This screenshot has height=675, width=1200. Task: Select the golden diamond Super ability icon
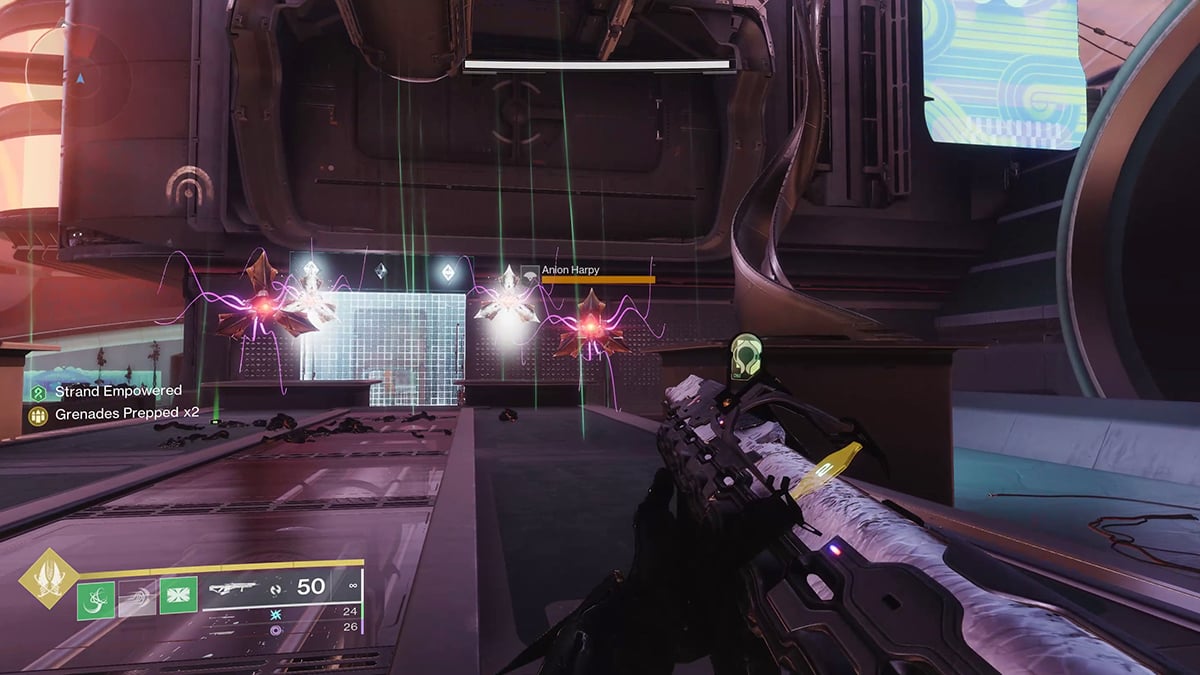[x=48, y=577]
